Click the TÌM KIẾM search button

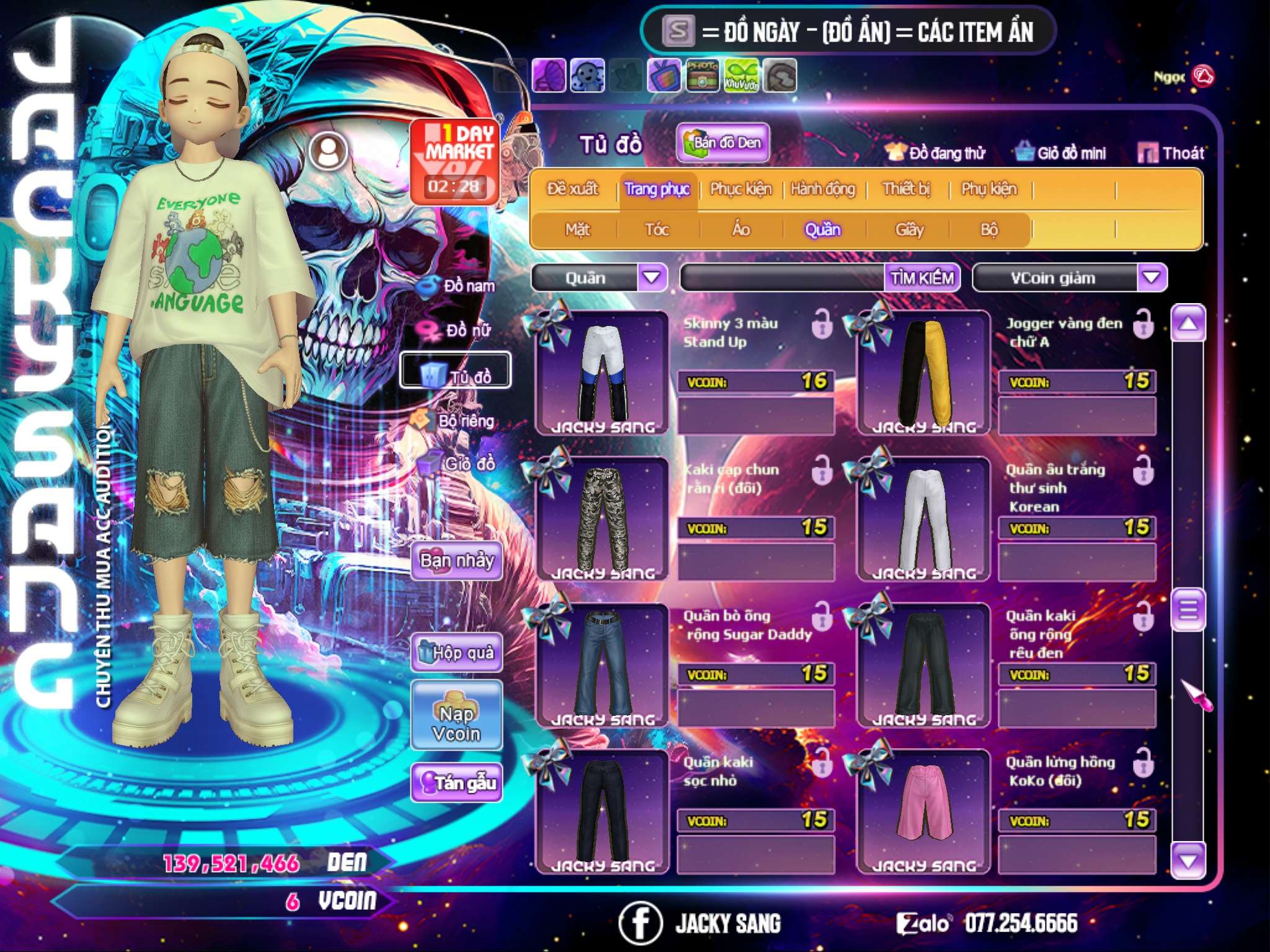coord(921,278)
